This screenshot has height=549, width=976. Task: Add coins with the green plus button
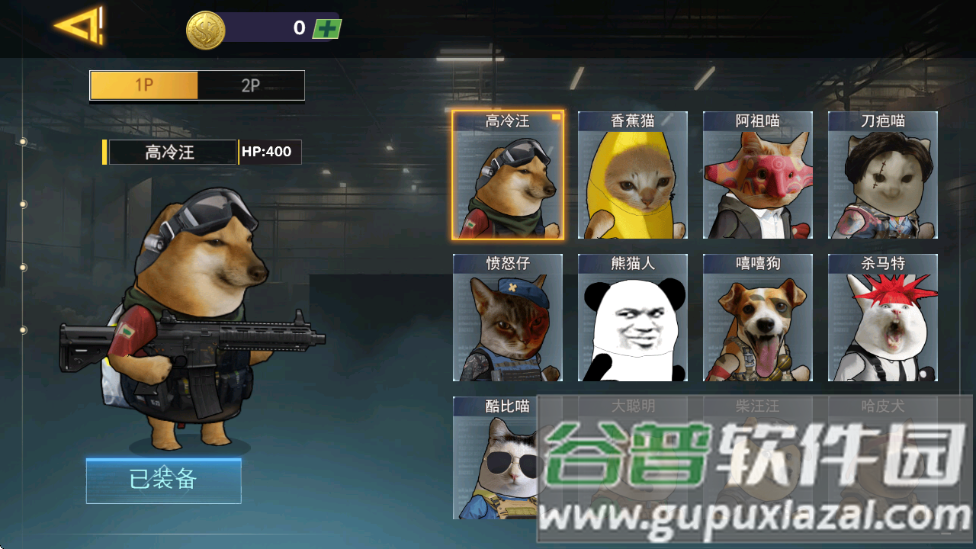click(x=327, y=28)
